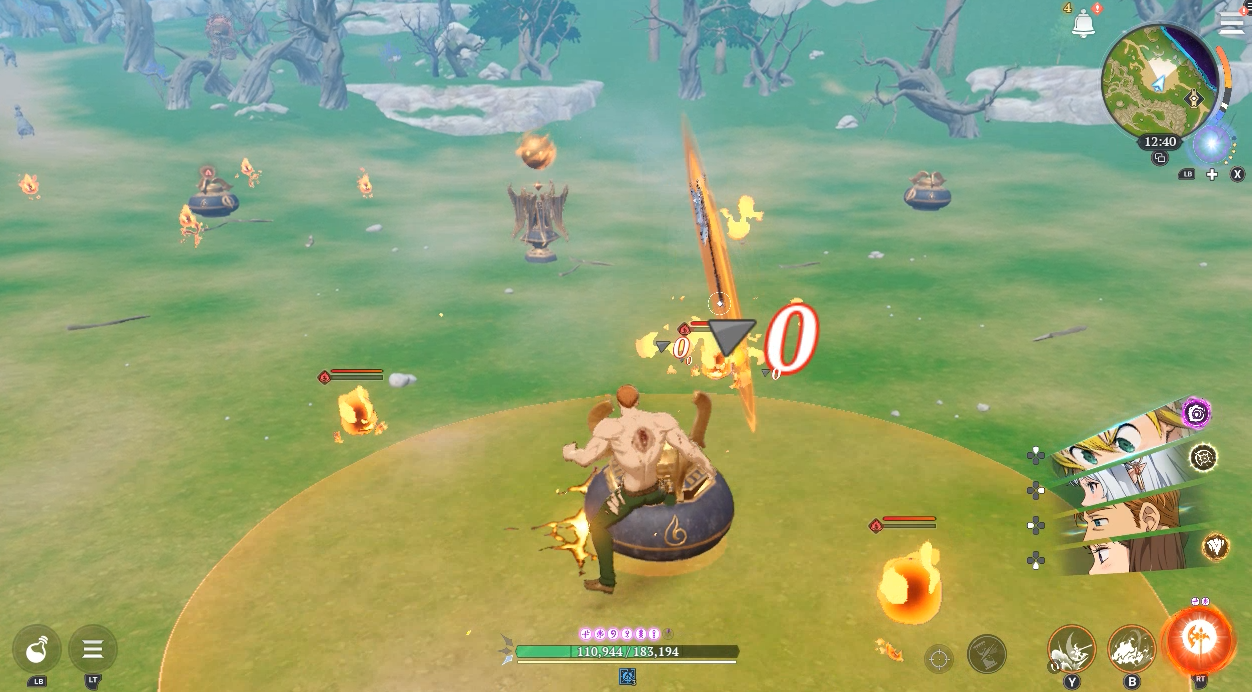
Task: Trigger the white web-pattern skill icon
Action: (x=1204, y=457)
